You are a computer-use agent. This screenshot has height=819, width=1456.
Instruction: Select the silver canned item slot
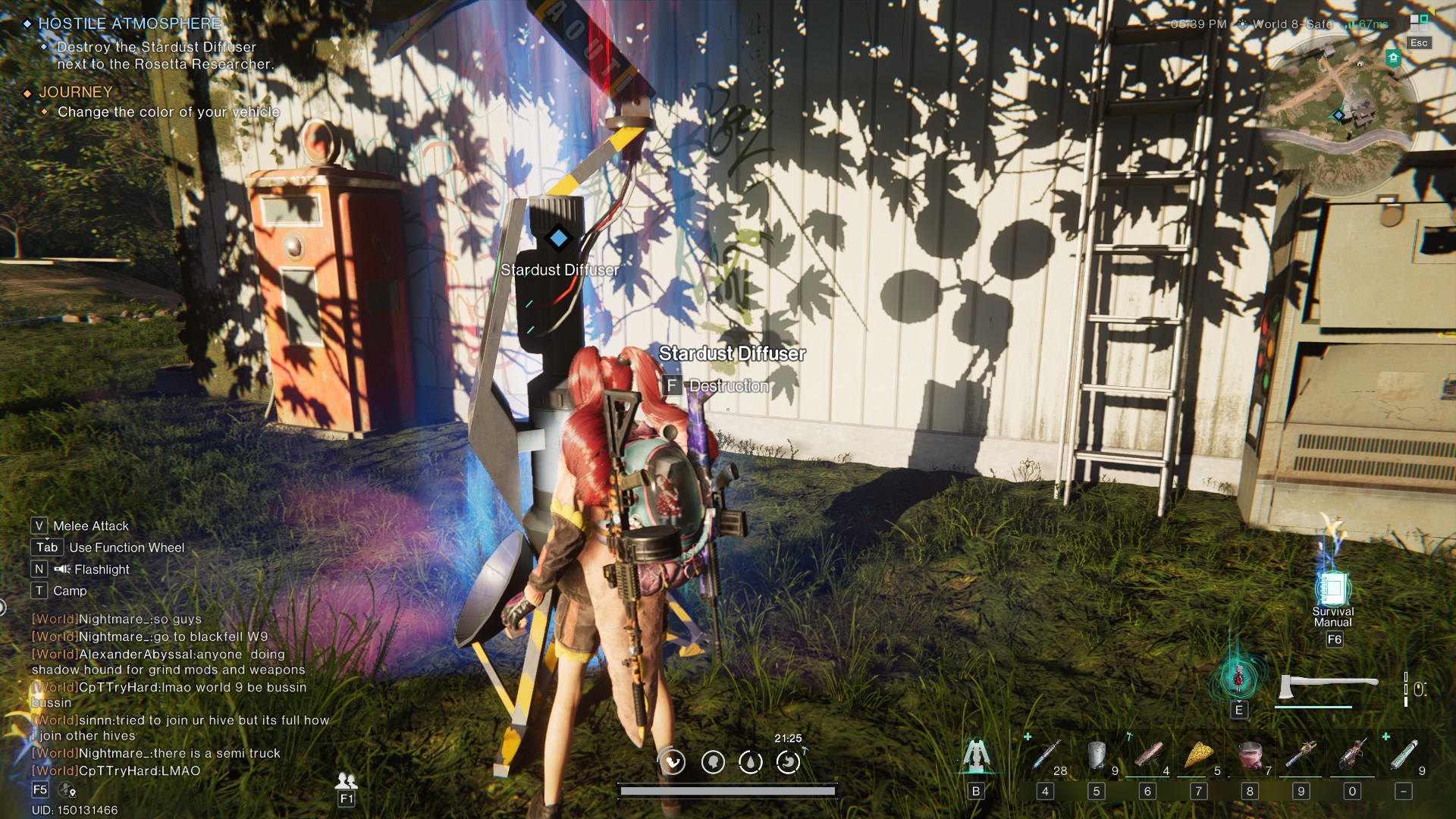[x=1097, y=755]
